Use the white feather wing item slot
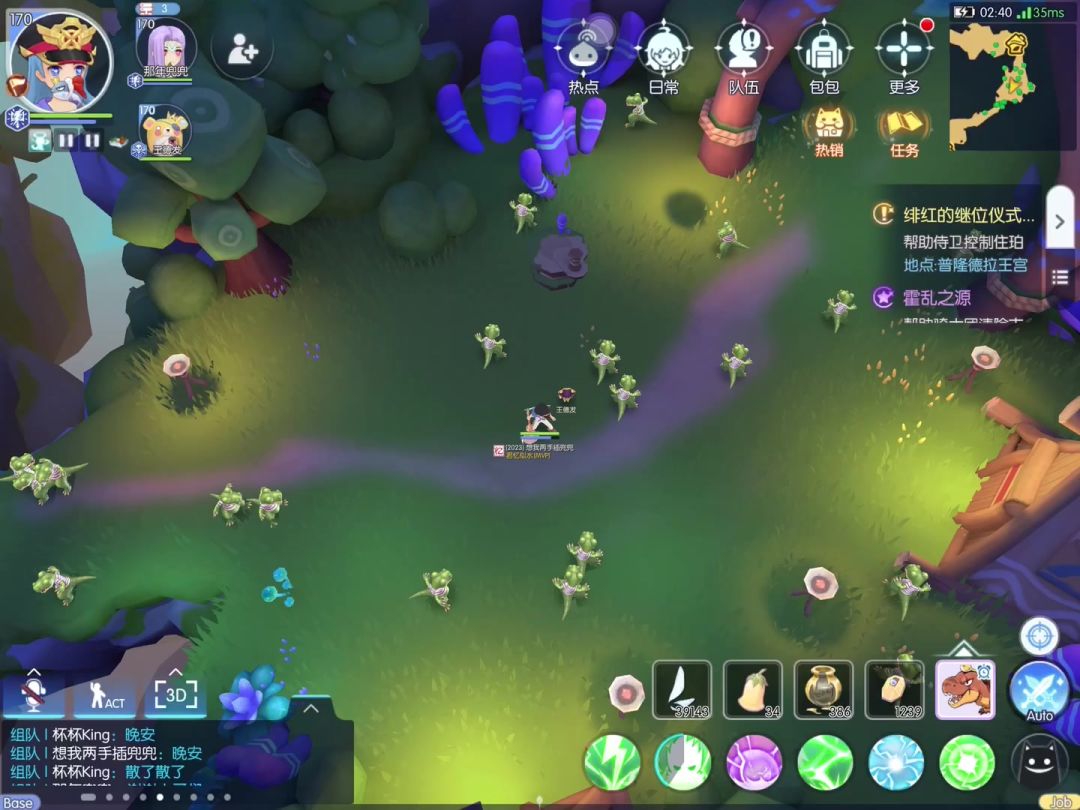Viewport: 1080px width, 810px height. point(682,688)
